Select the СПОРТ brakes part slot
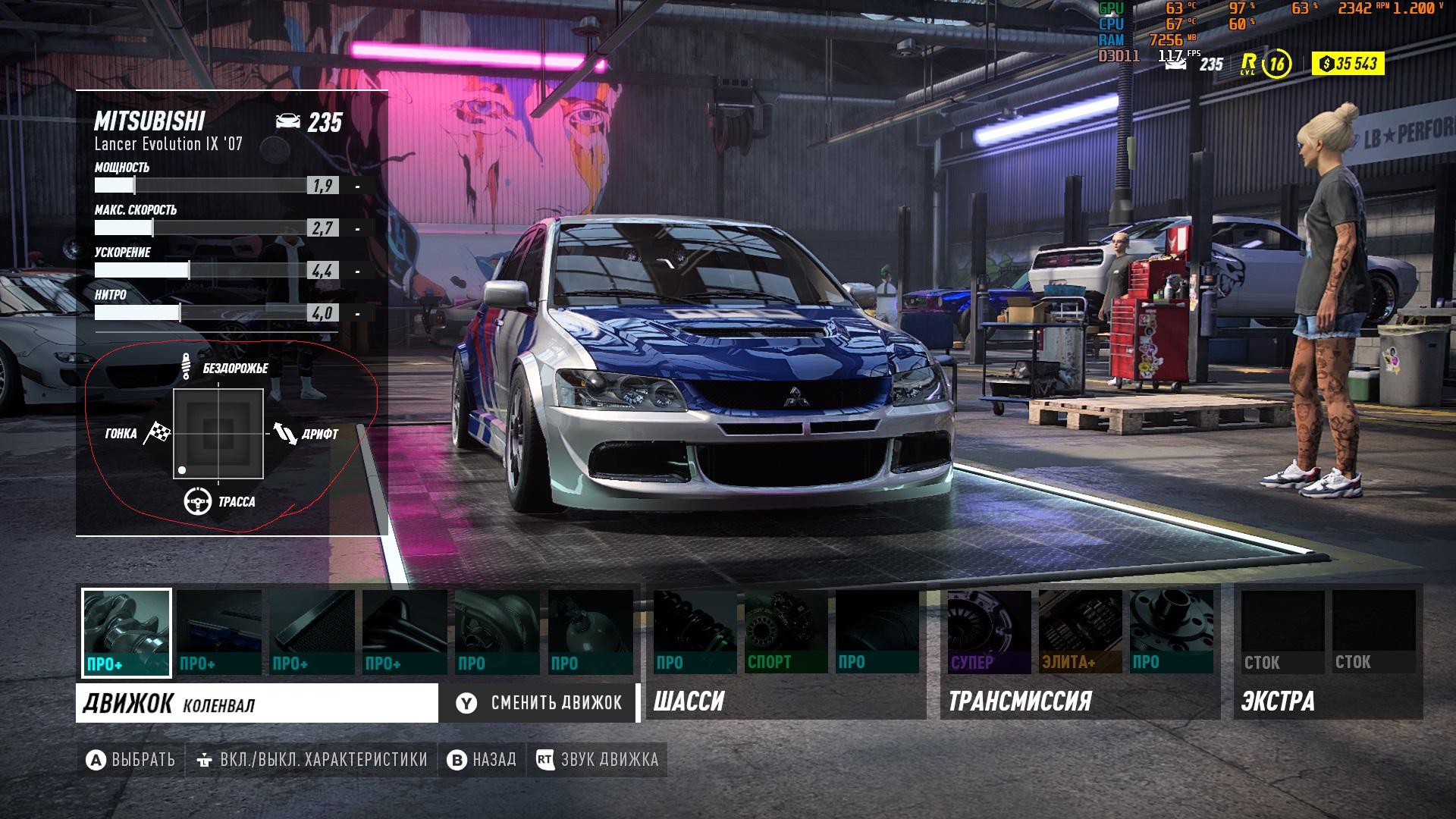 [786, 632]
